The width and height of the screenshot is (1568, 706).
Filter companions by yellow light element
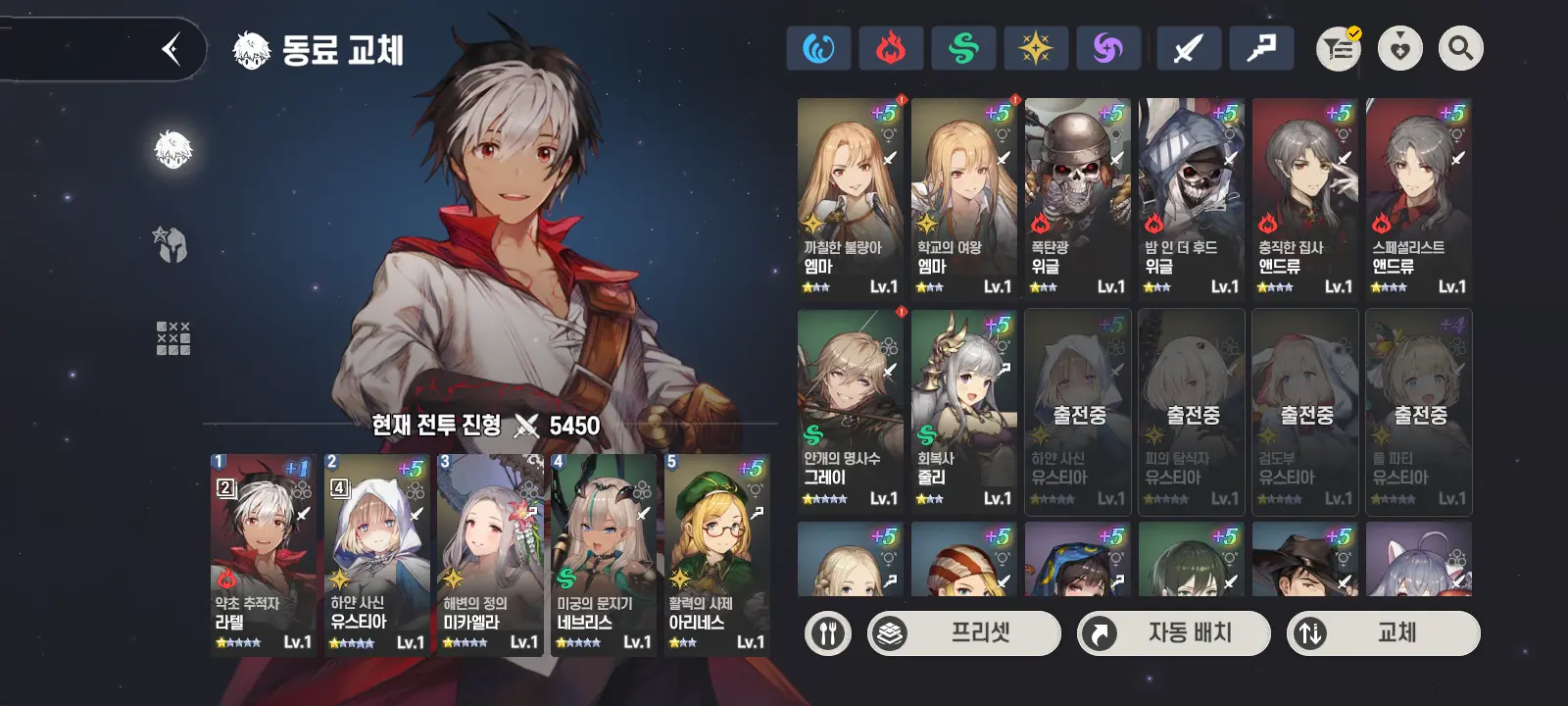pos(1036,48)
